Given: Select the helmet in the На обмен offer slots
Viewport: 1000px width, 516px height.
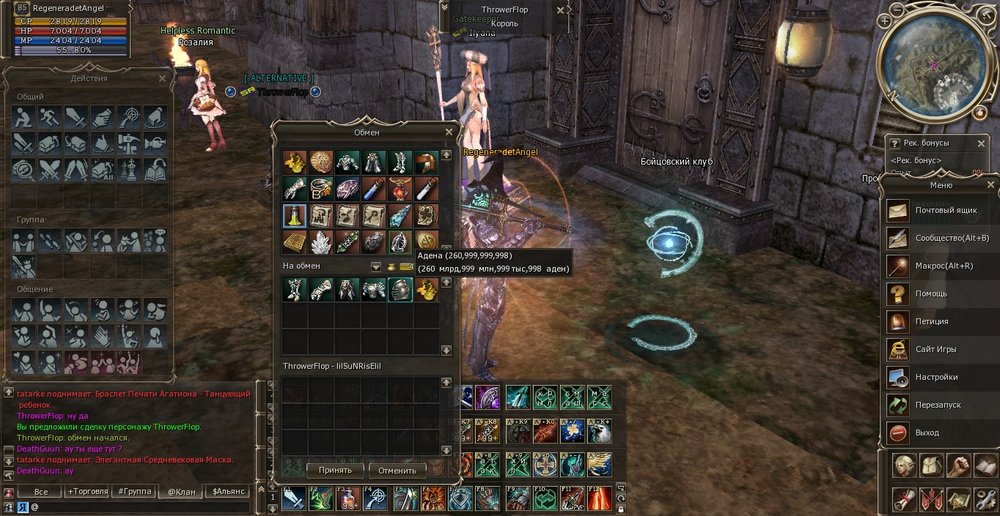Looking at the screenshot, I should pos(399,289).
